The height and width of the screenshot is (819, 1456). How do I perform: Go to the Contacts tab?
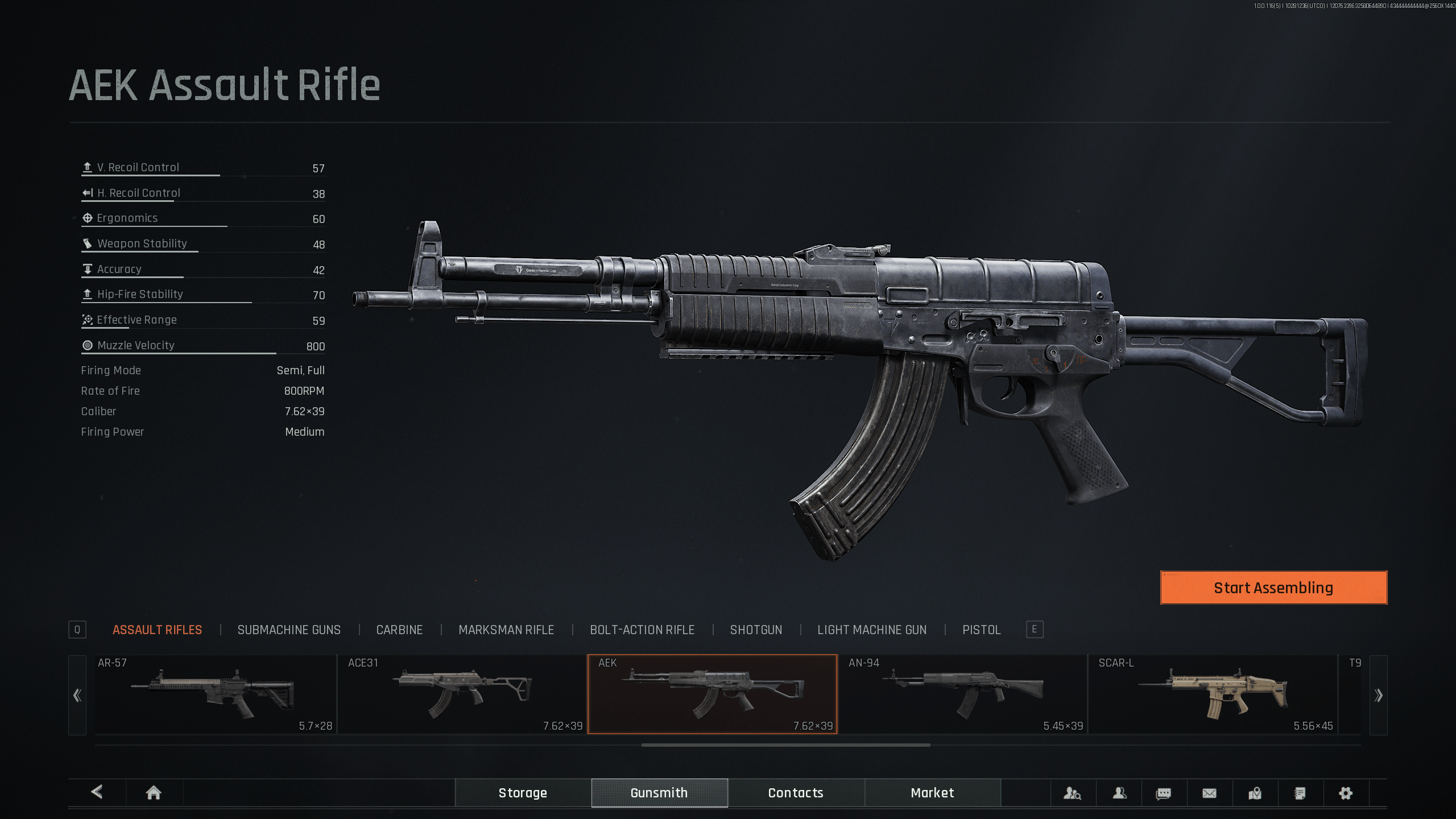(796, 793)
